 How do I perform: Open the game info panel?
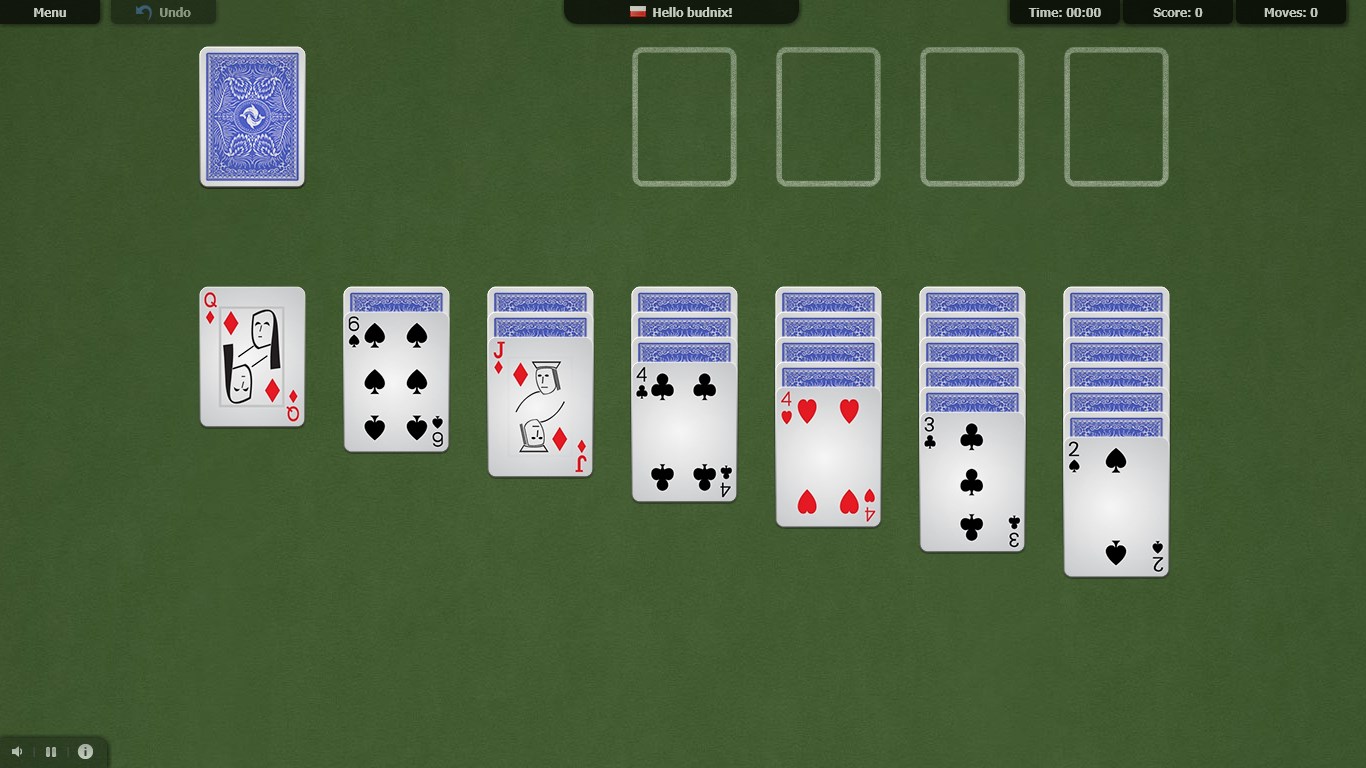click(x=85, y=751)
